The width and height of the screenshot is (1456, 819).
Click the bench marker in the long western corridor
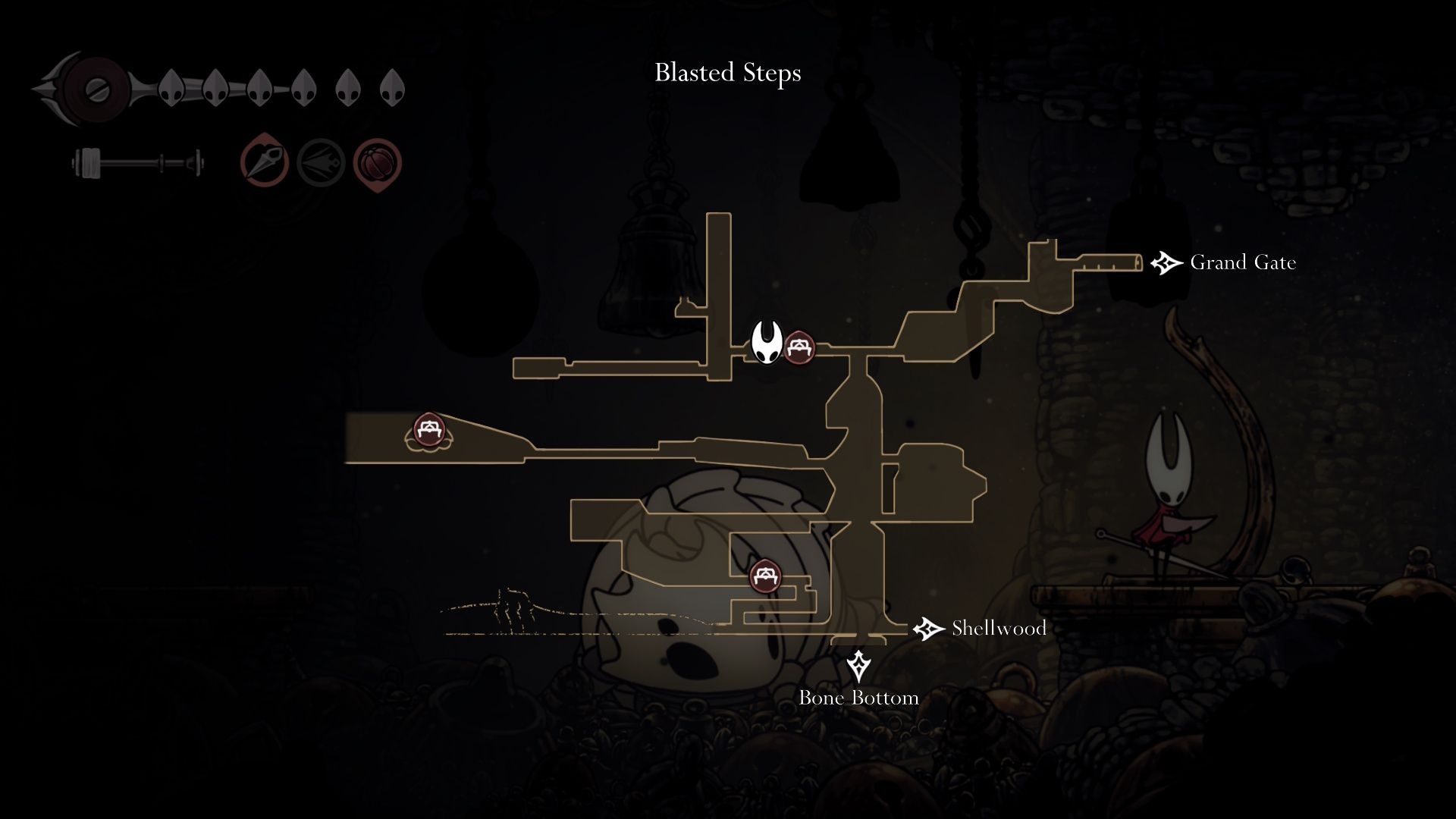pyautogui.click(x=429, y=431)
